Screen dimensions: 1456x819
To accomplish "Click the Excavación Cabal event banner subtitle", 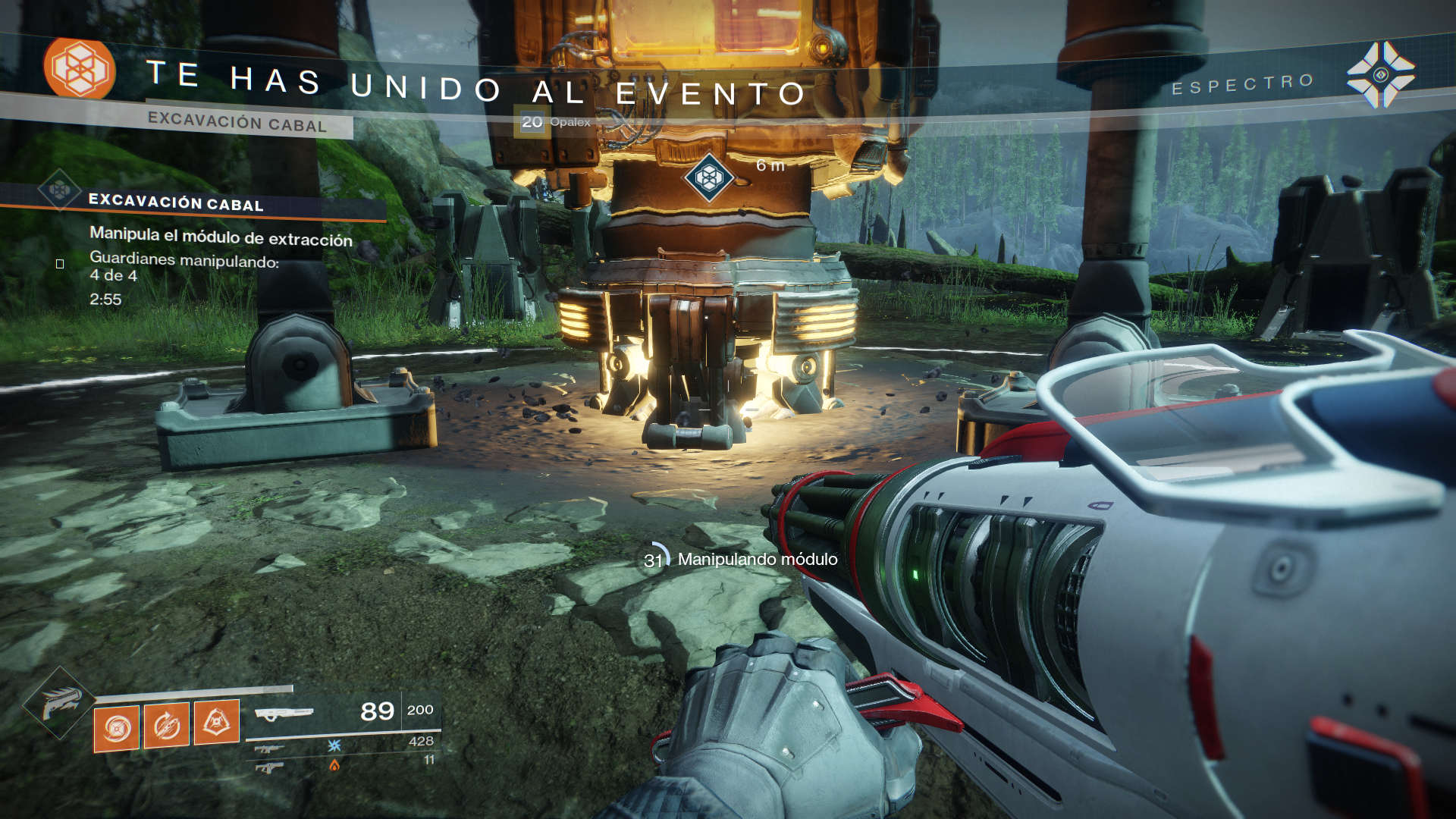I will [x=237, y=123].
